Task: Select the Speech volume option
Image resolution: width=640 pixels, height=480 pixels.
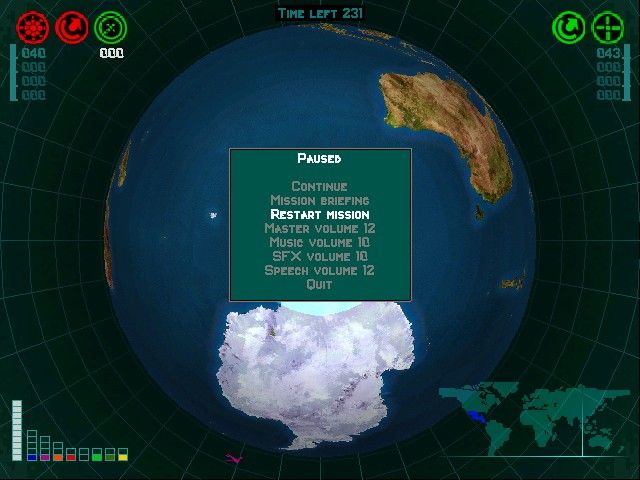Action: pyautogui.click(x=320, y=270)
